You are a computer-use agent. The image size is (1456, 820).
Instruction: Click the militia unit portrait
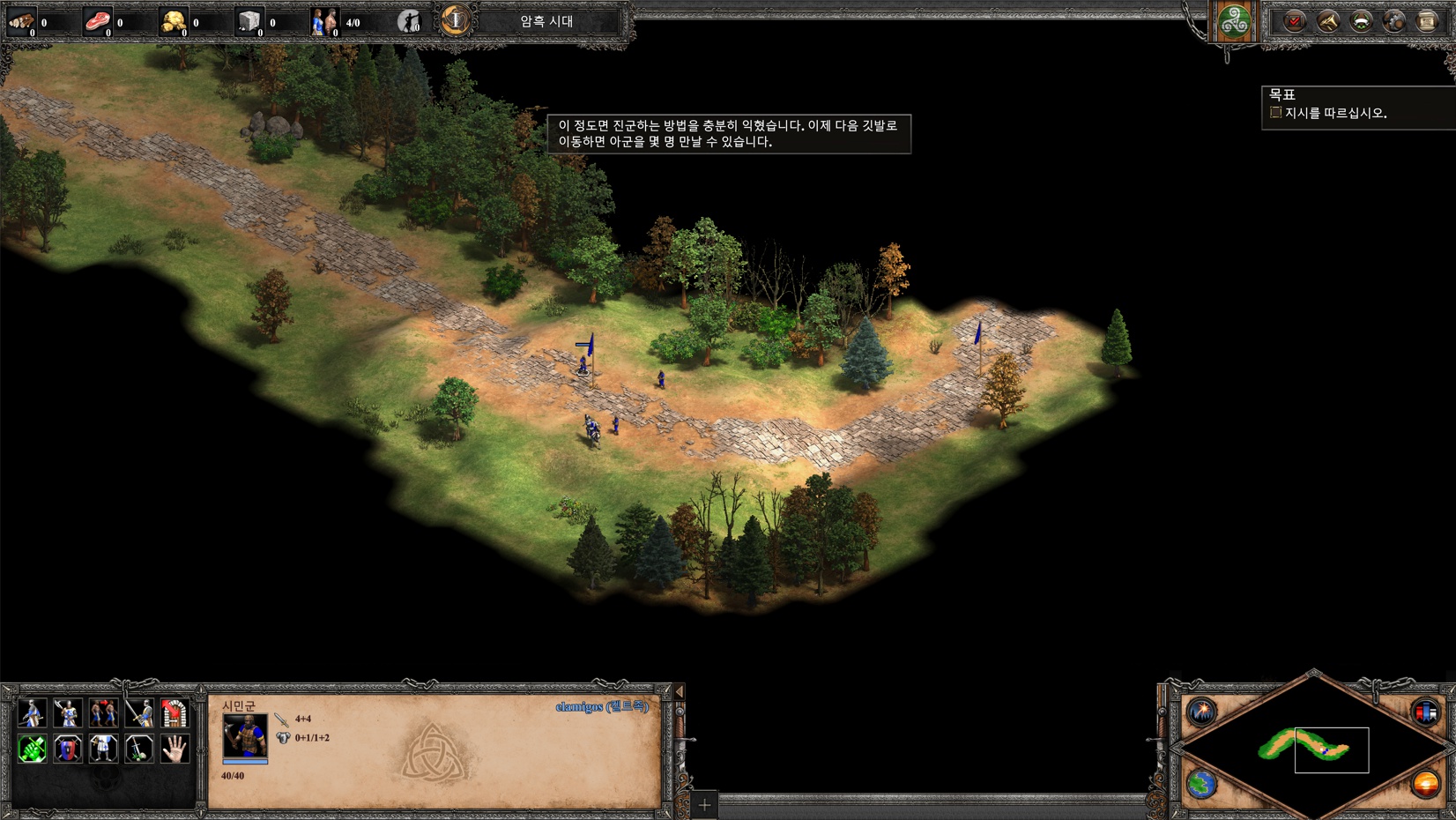coord(245,735)
